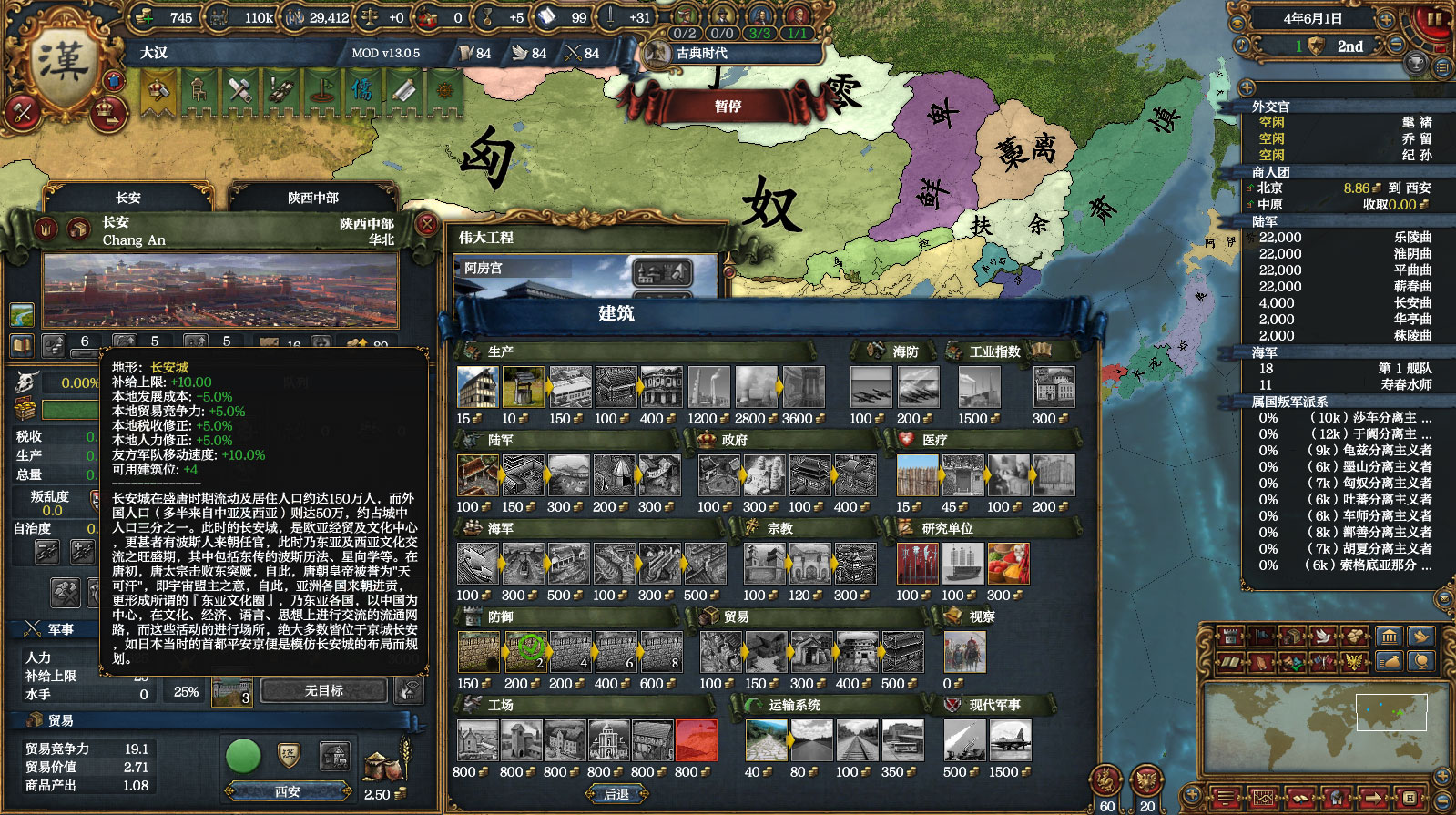Viewport: 1456px width, 815px height.
Task: Expand the plus button atop the right panel
Action: pyautogui.click(x=1245, y=88)
